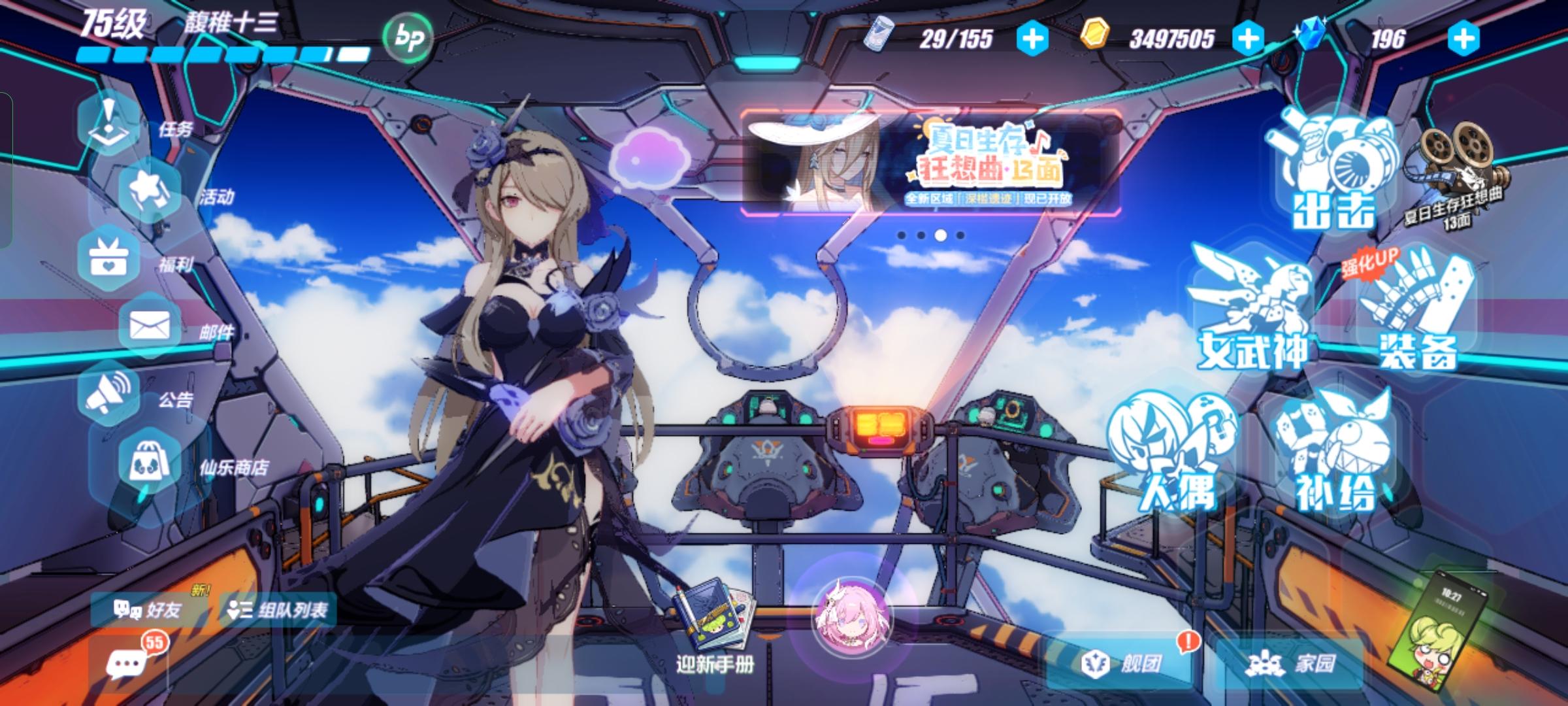
Task: Go to the 家园 dorm
Action: pyautogui.click(x=1290, y=664)
